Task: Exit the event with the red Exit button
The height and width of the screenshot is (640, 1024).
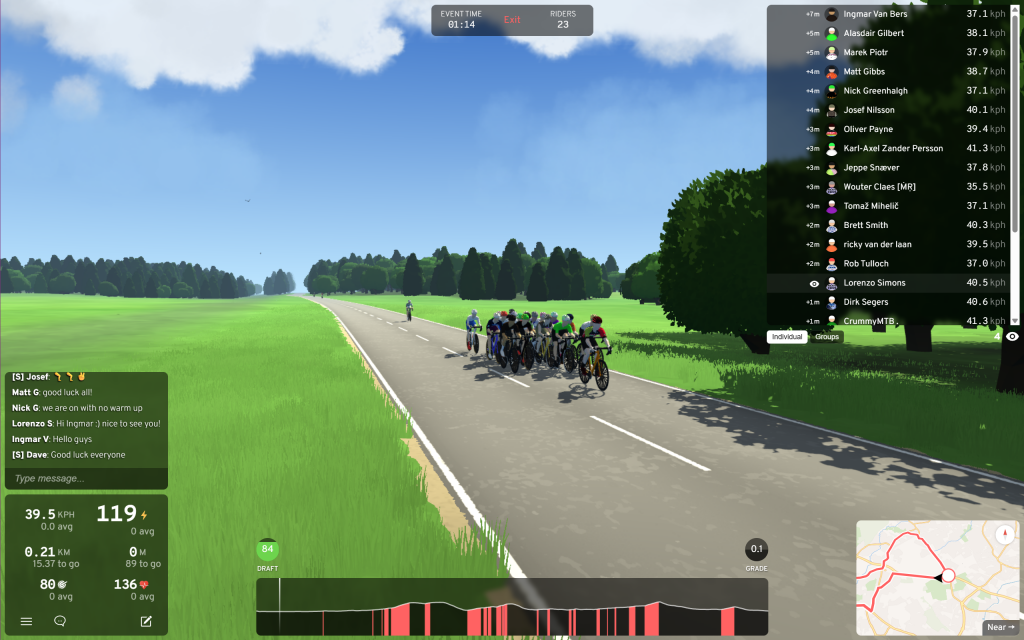Action: pos(512,20)
